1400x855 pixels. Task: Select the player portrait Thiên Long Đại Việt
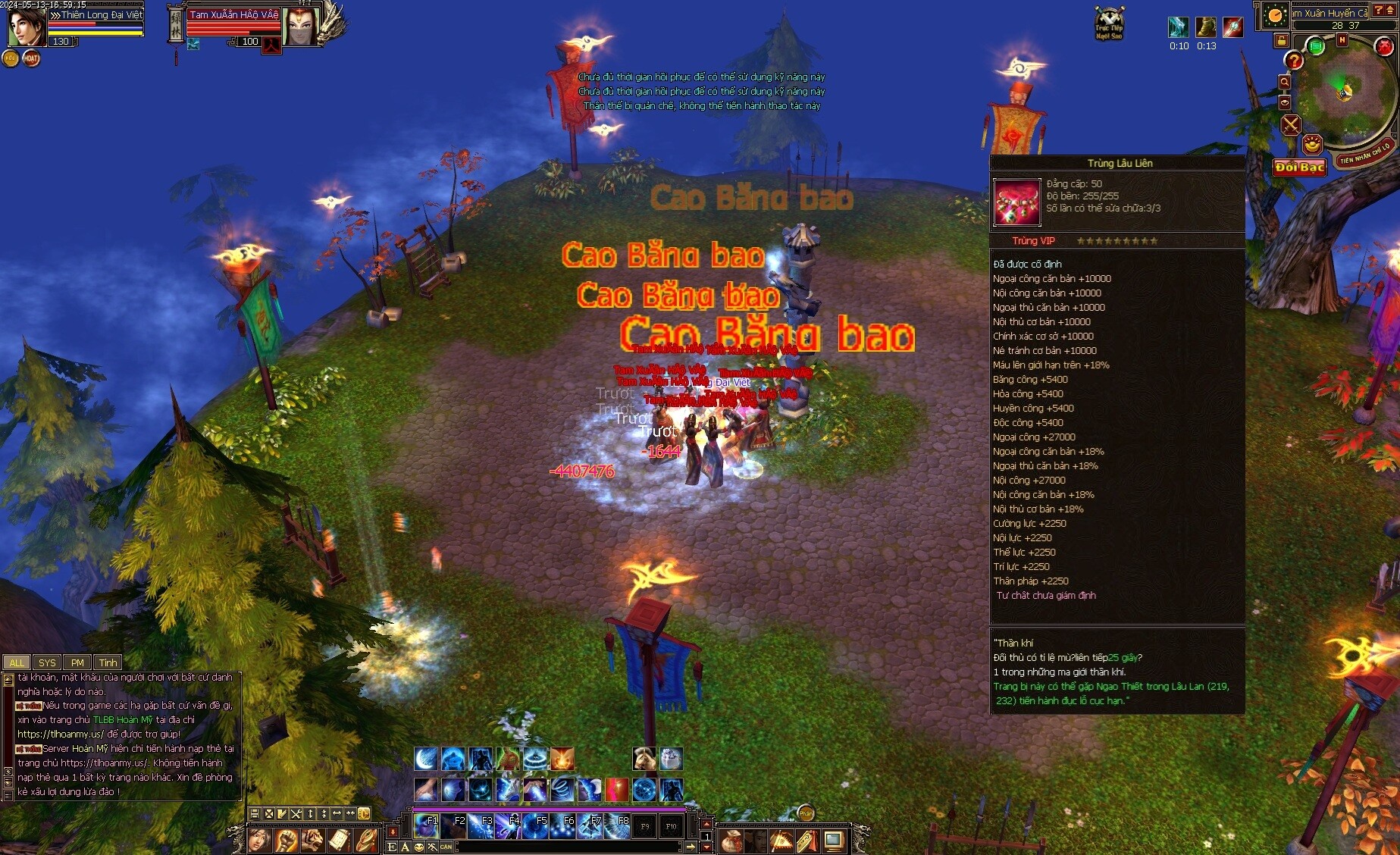(27, 28)
